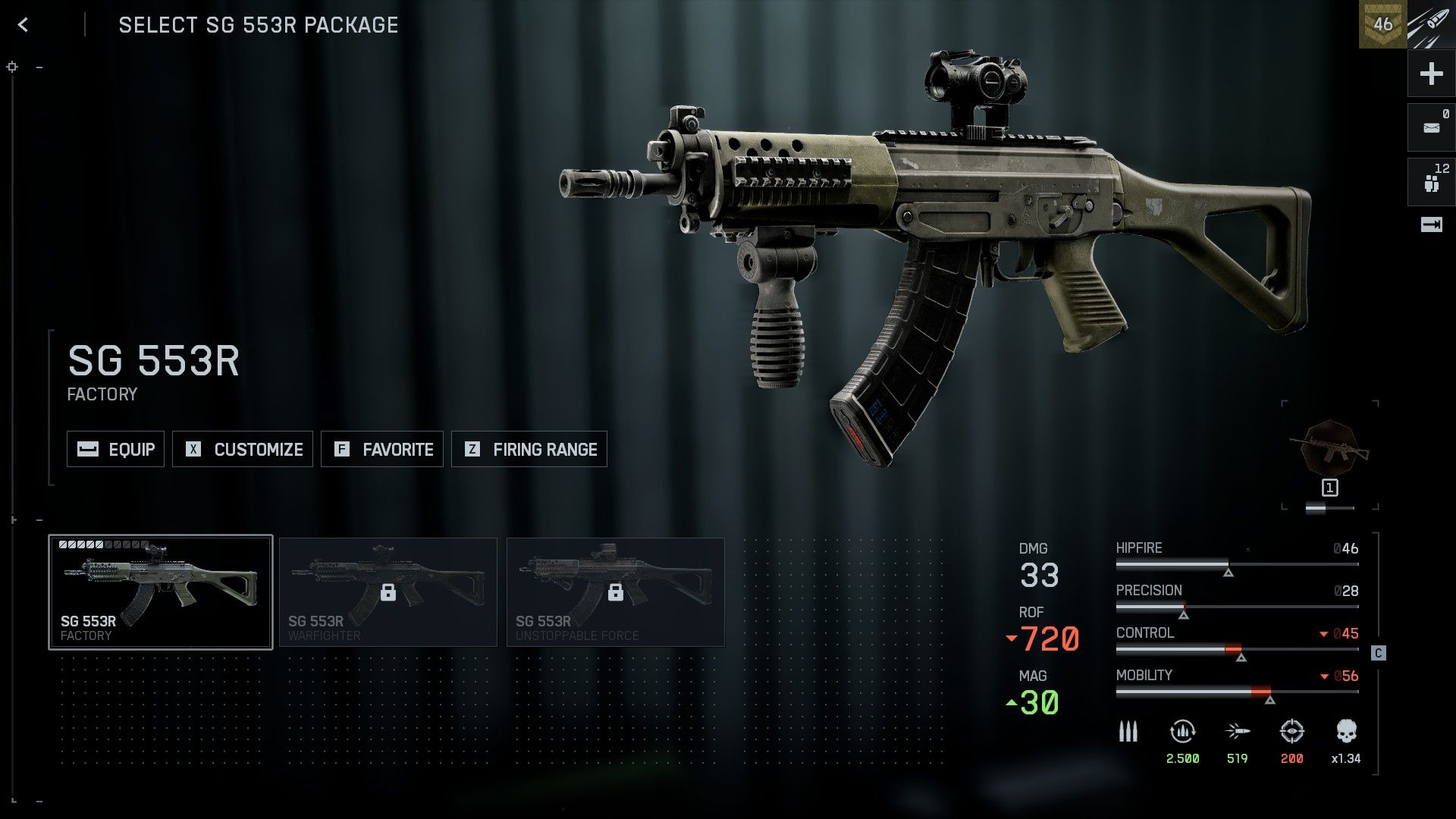Choose the locked Unstoppable Force package

[615, 592]
